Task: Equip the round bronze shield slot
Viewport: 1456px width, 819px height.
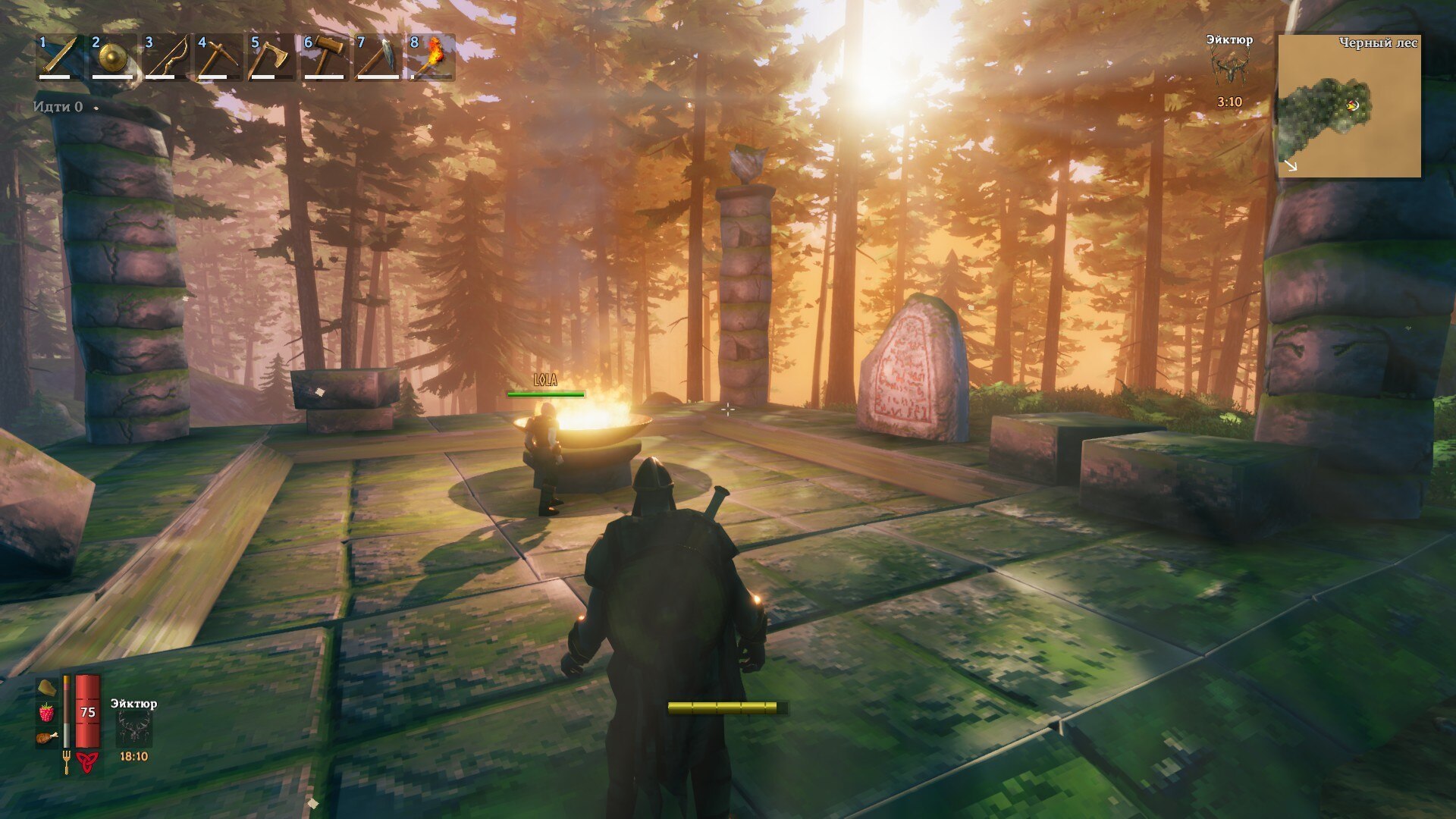Action: click(114, 57)
